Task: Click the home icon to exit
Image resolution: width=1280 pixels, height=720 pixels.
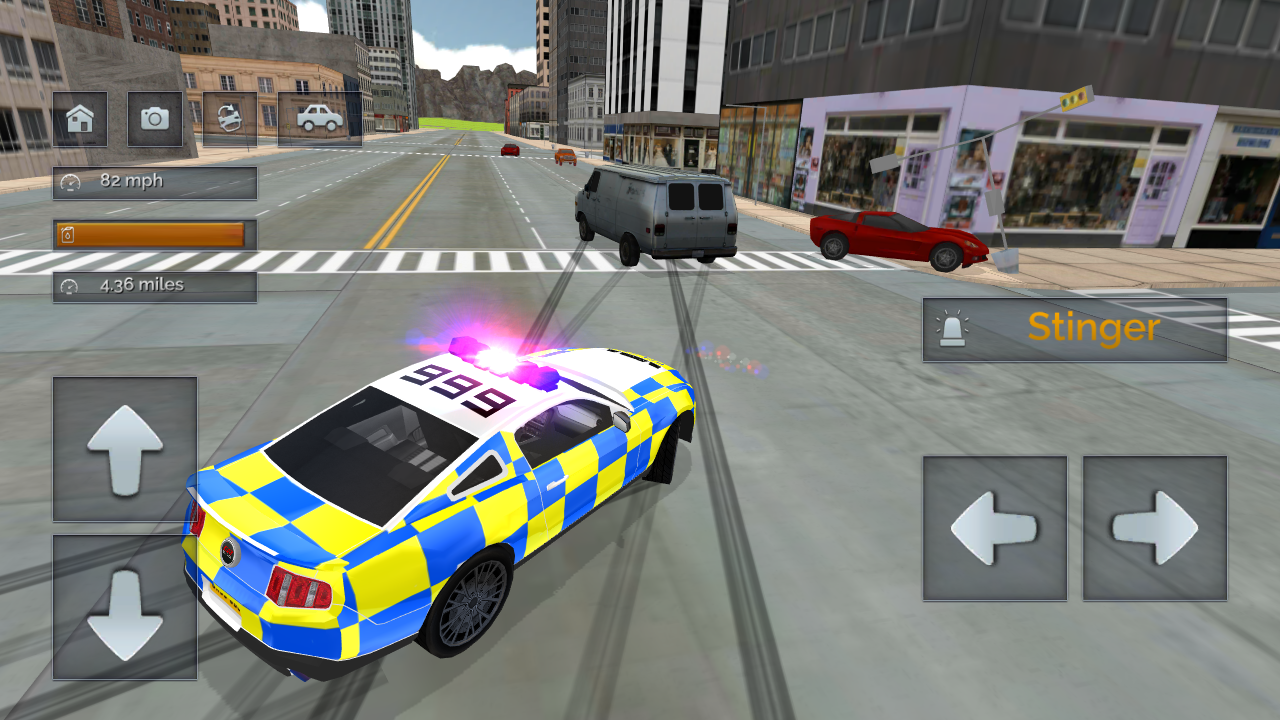Action: (x=81, y=118)
